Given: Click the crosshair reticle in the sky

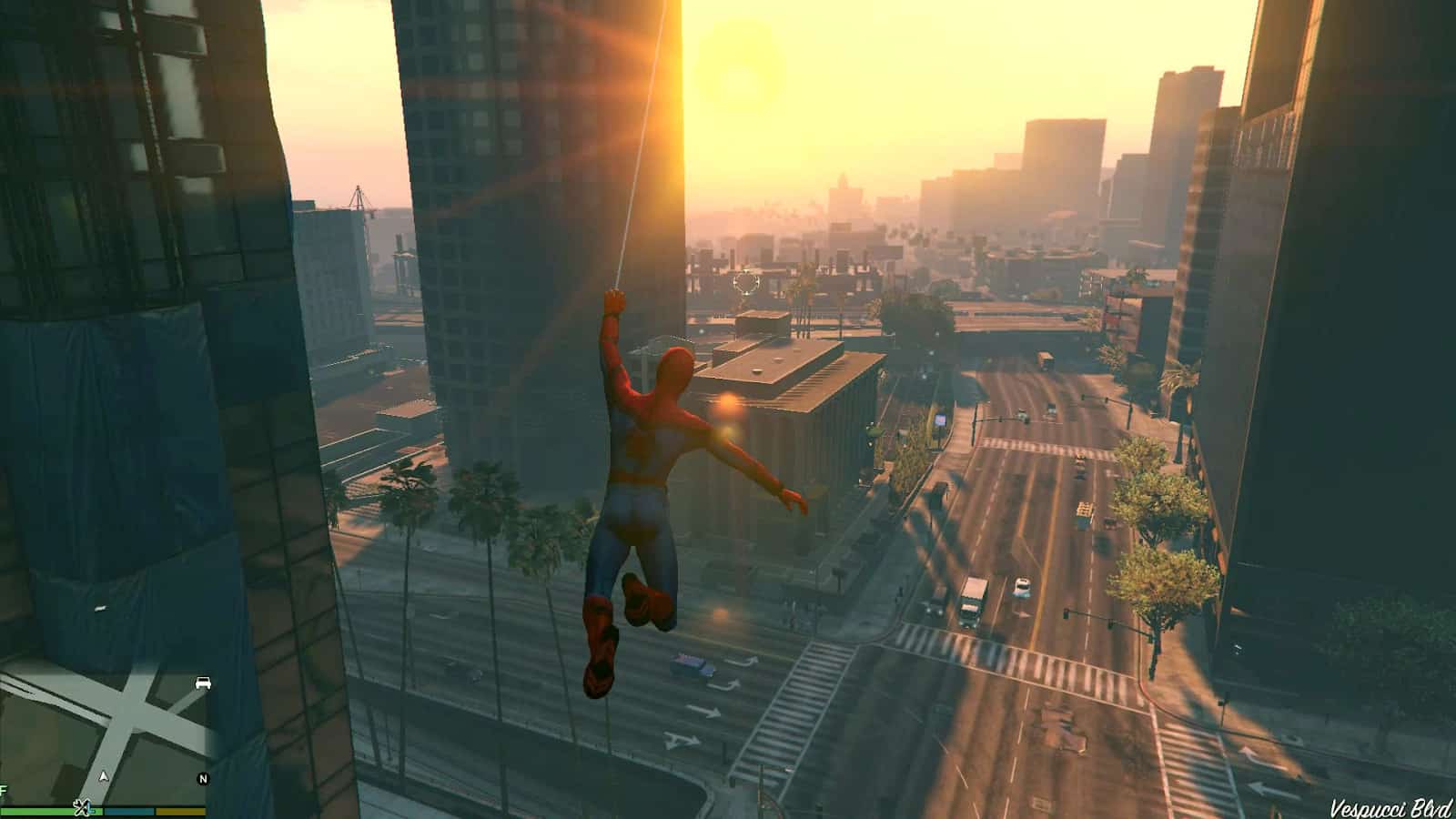Looking at the screenshot, I should (746, 284).
